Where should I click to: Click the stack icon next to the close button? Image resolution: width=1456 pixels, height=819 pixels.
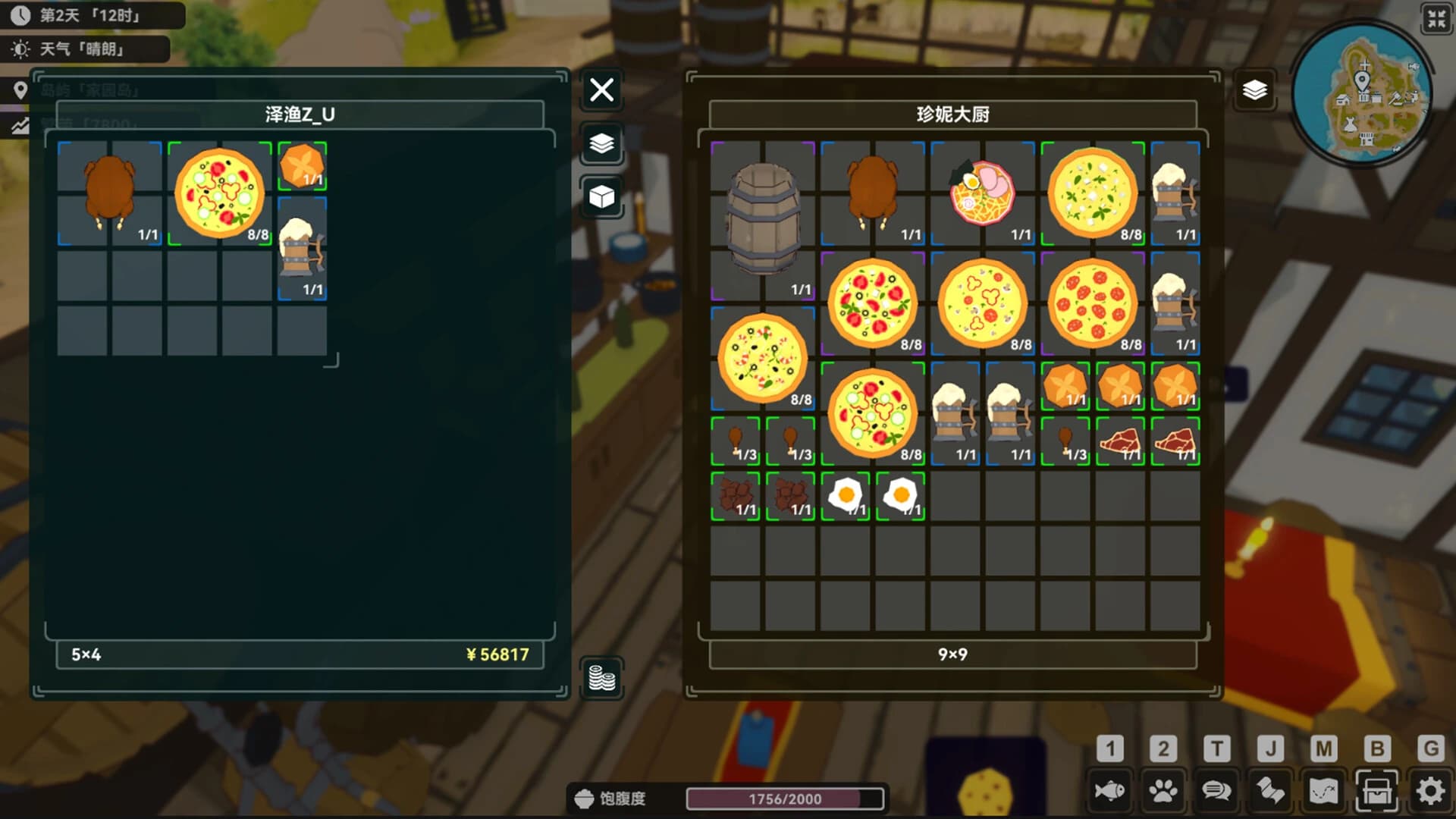point(601,144)
